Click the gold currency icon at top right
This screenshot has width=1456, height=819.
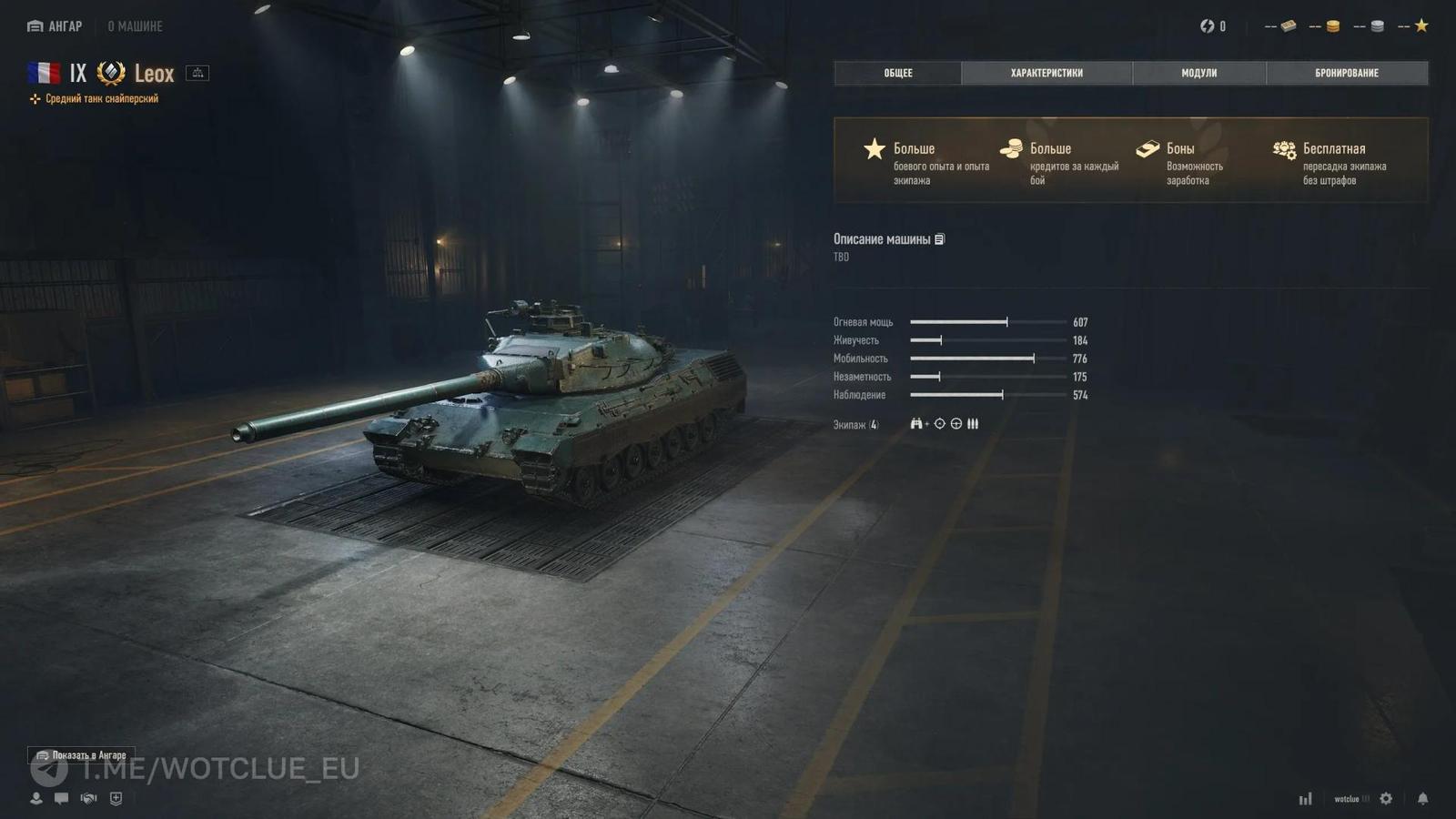[x=1330, y=25]
